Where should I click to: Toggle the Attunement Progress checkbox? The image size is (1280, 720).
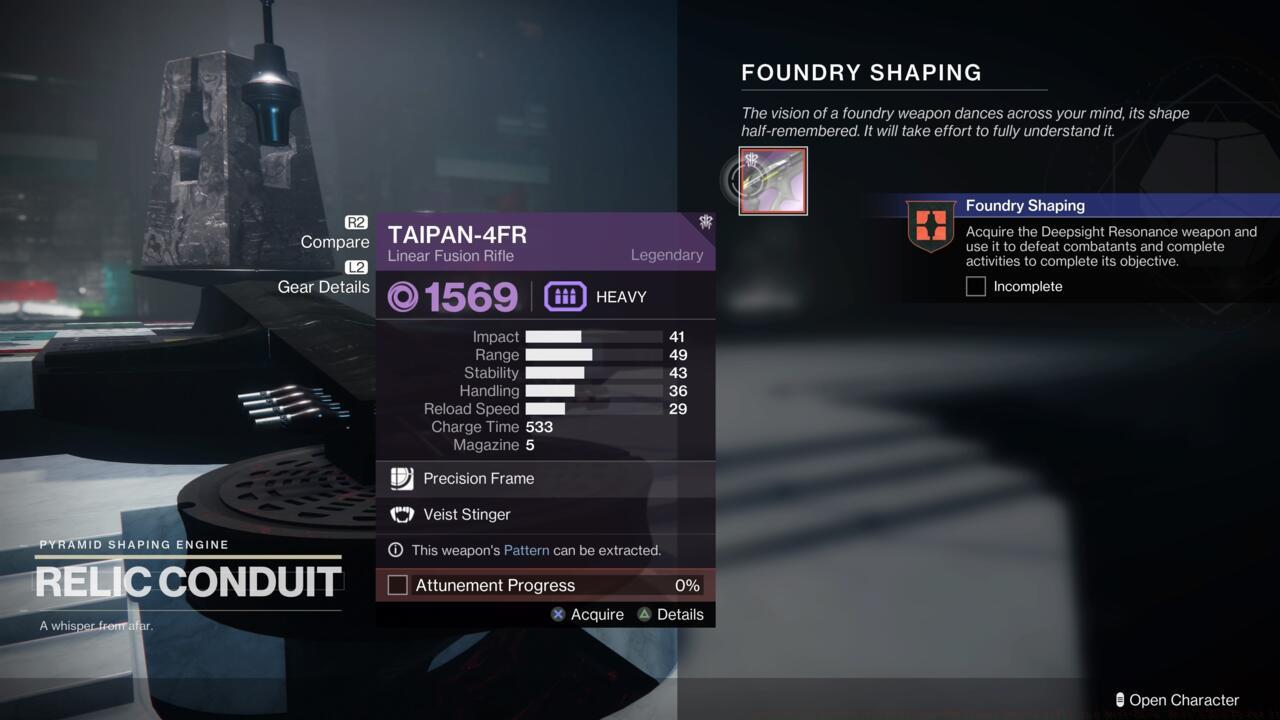pyautogui.click(x=397, y=585)
